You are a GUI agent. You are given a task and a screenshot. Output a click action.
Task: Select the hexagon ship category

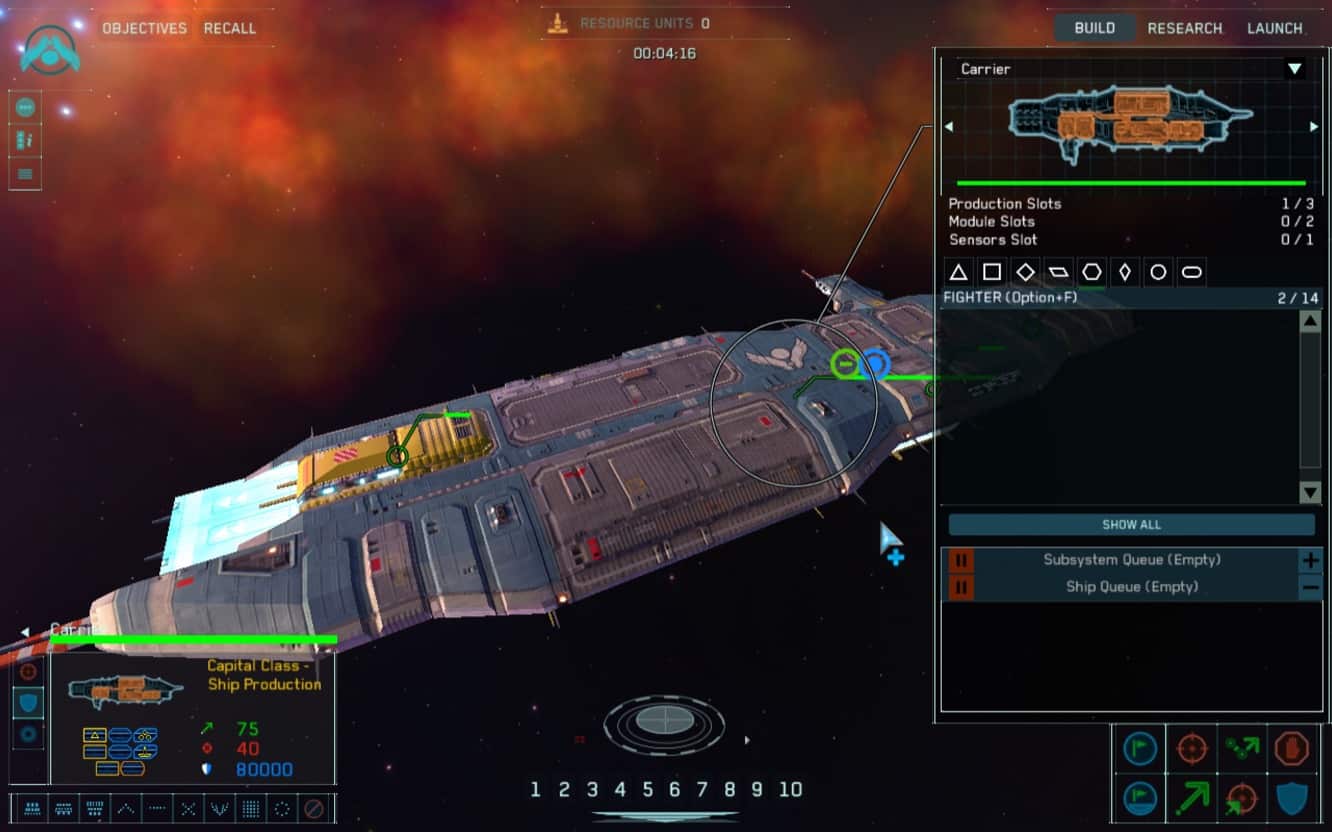click(1092, 272)
